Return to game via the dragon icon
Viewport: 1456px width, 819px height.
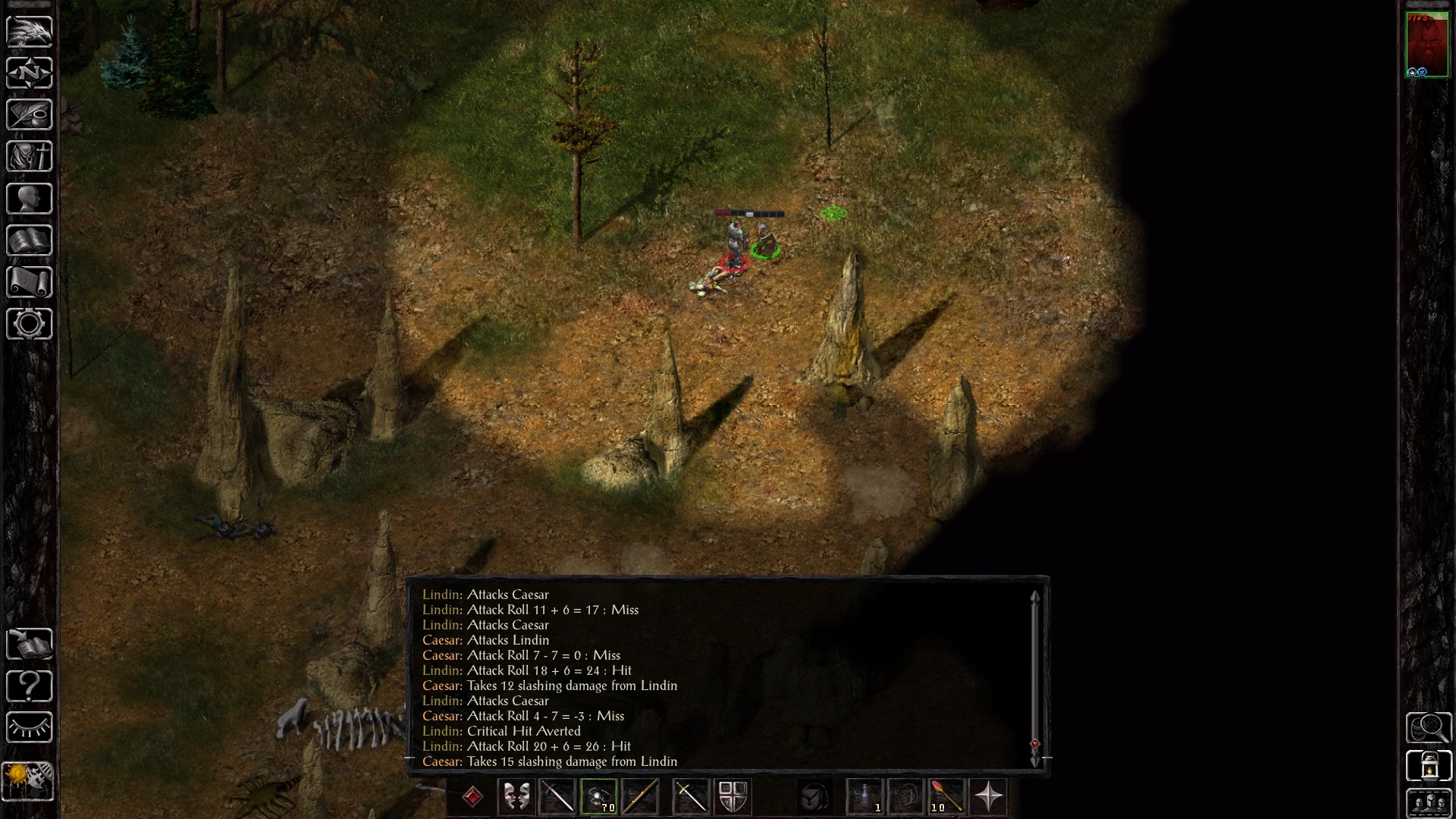29,30
